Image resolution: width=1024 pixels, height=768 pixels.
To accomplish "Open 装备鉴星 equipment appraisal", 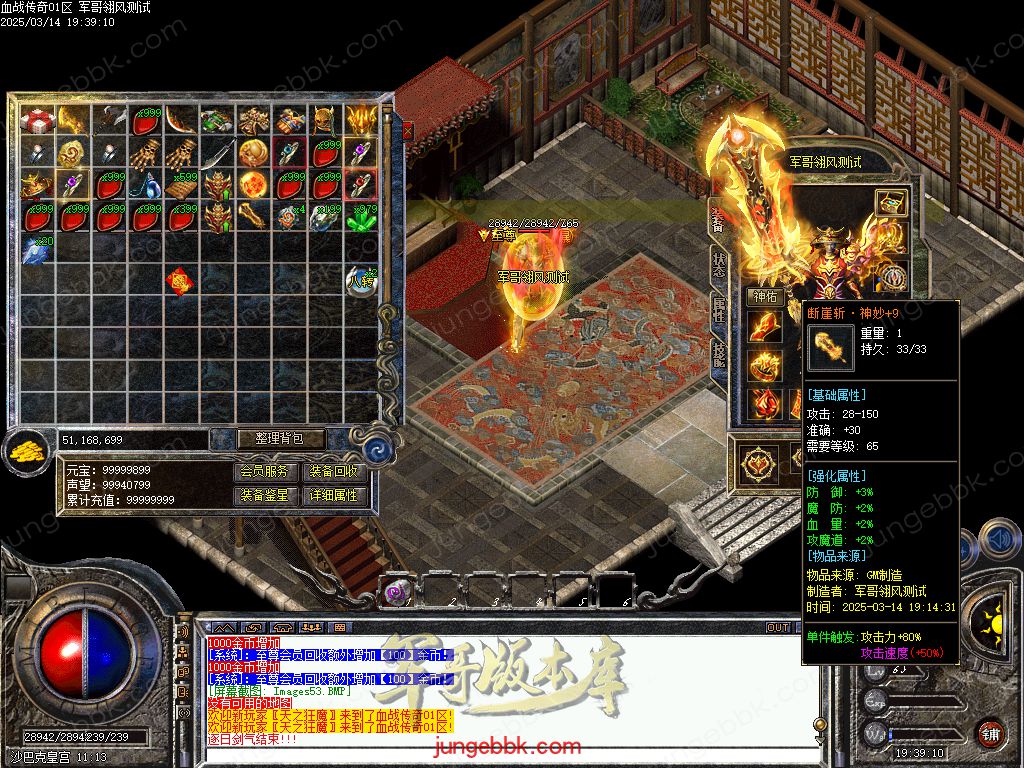I will [x=267, y=495].
